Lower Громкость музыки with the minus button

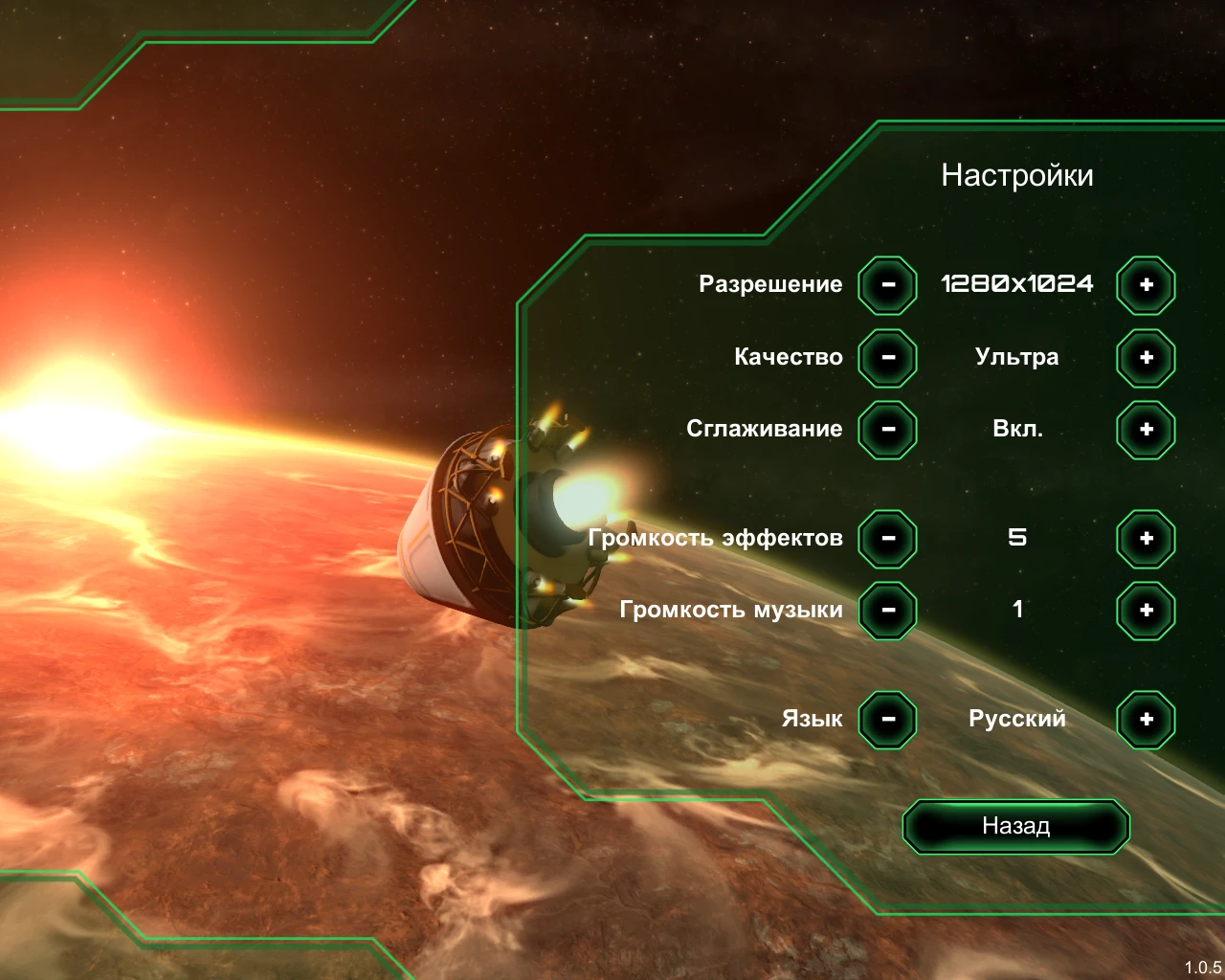point(886,611)
